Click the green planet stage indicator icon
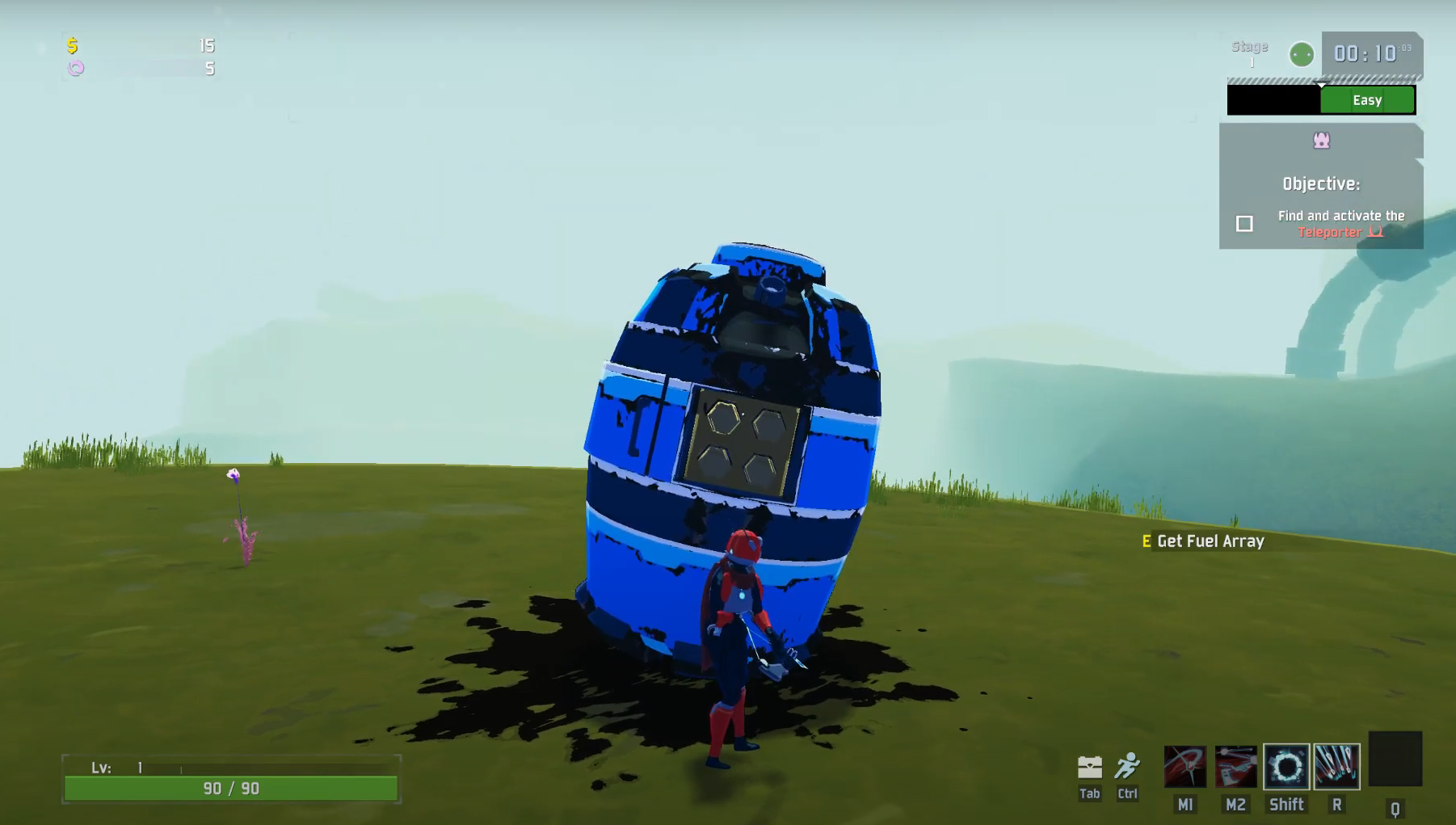This screenshot has height=825, width=1456. (1301, 55)
